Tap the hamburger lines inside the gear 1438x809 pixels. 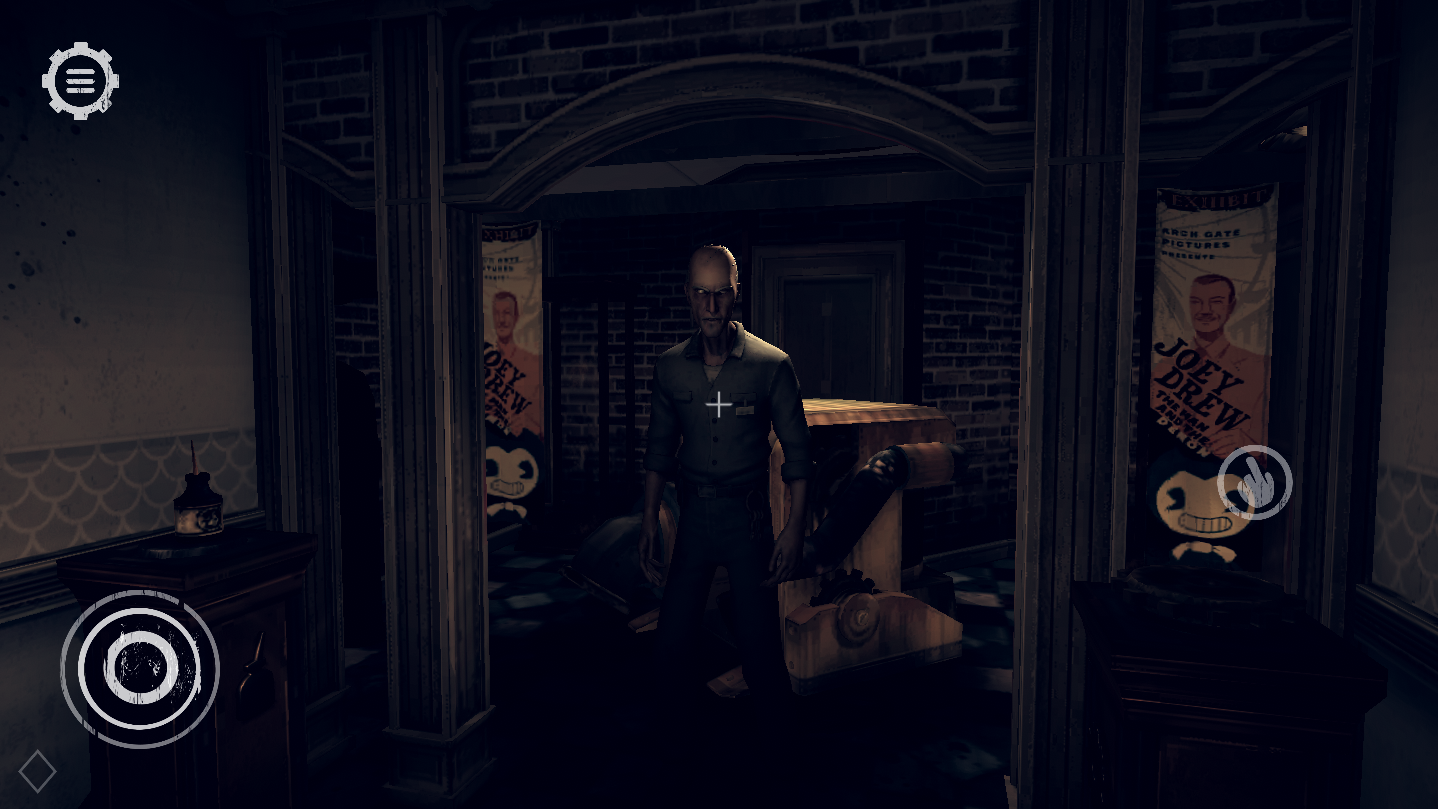(x=79, y=79)
